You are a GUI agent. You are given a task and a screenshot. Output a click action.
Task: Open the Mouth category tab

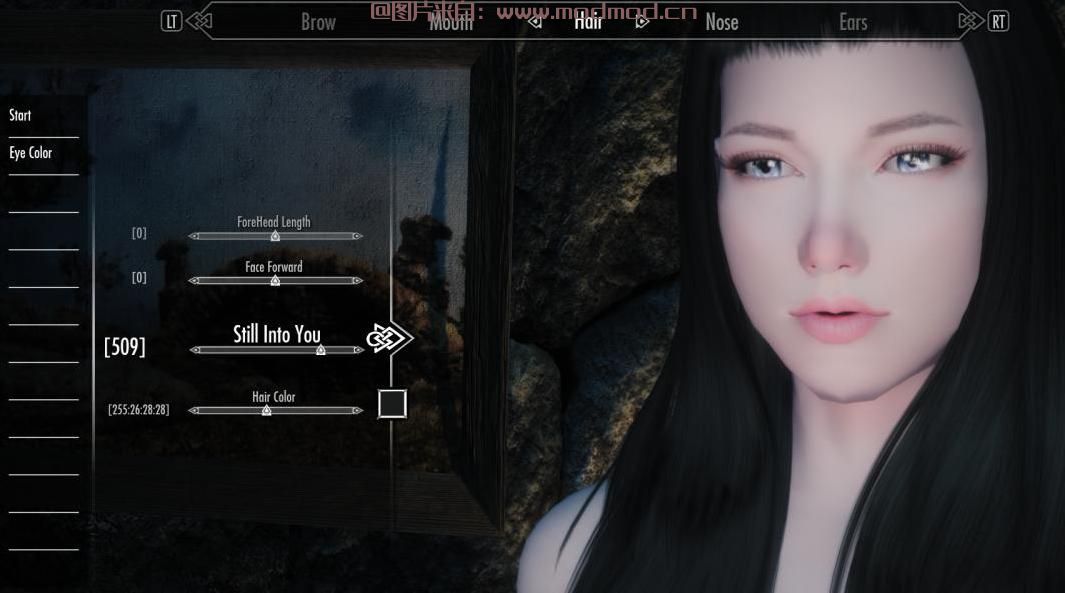451,22
